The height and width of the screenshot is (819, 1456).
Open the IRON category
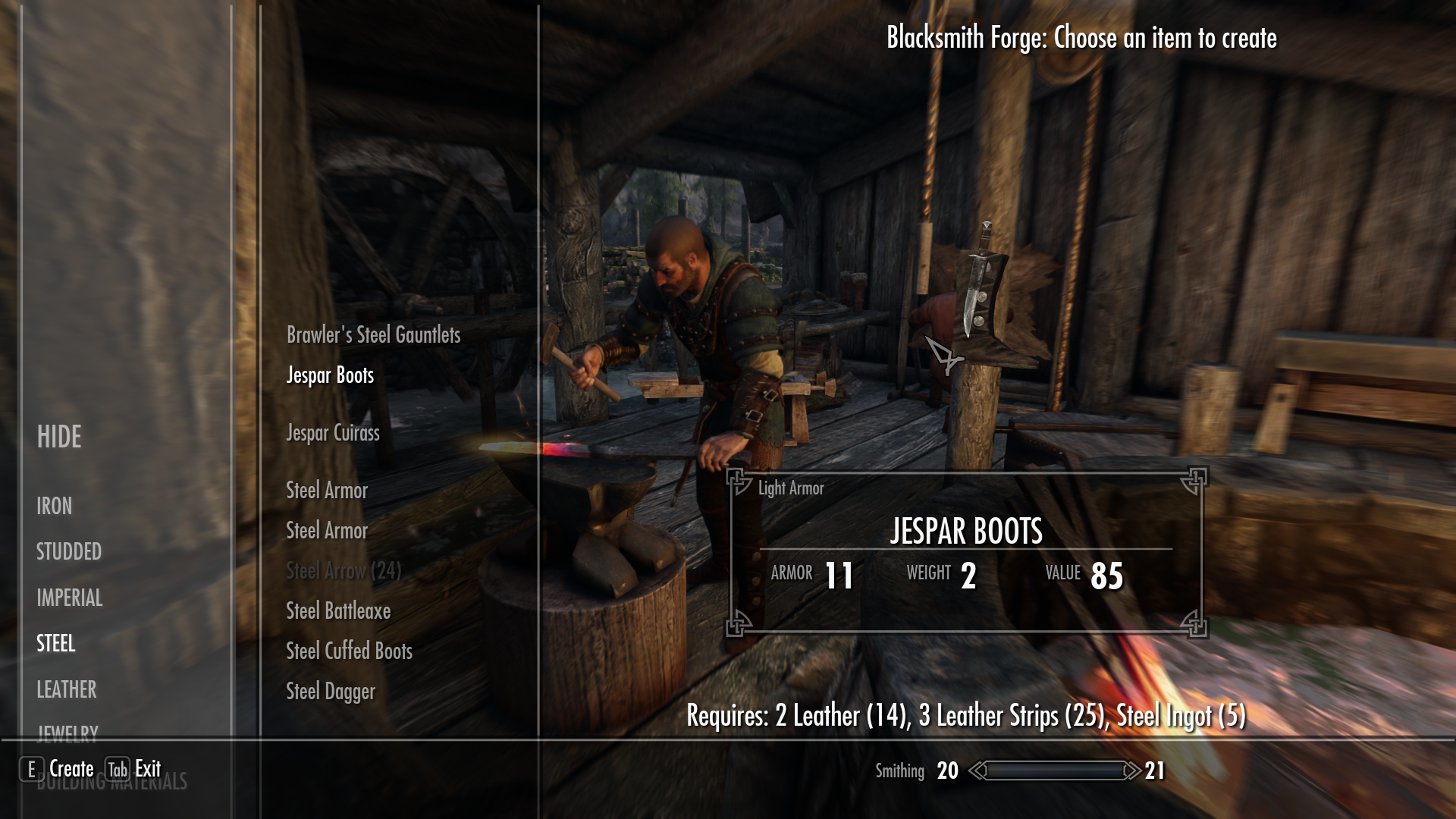click(54, 507)
